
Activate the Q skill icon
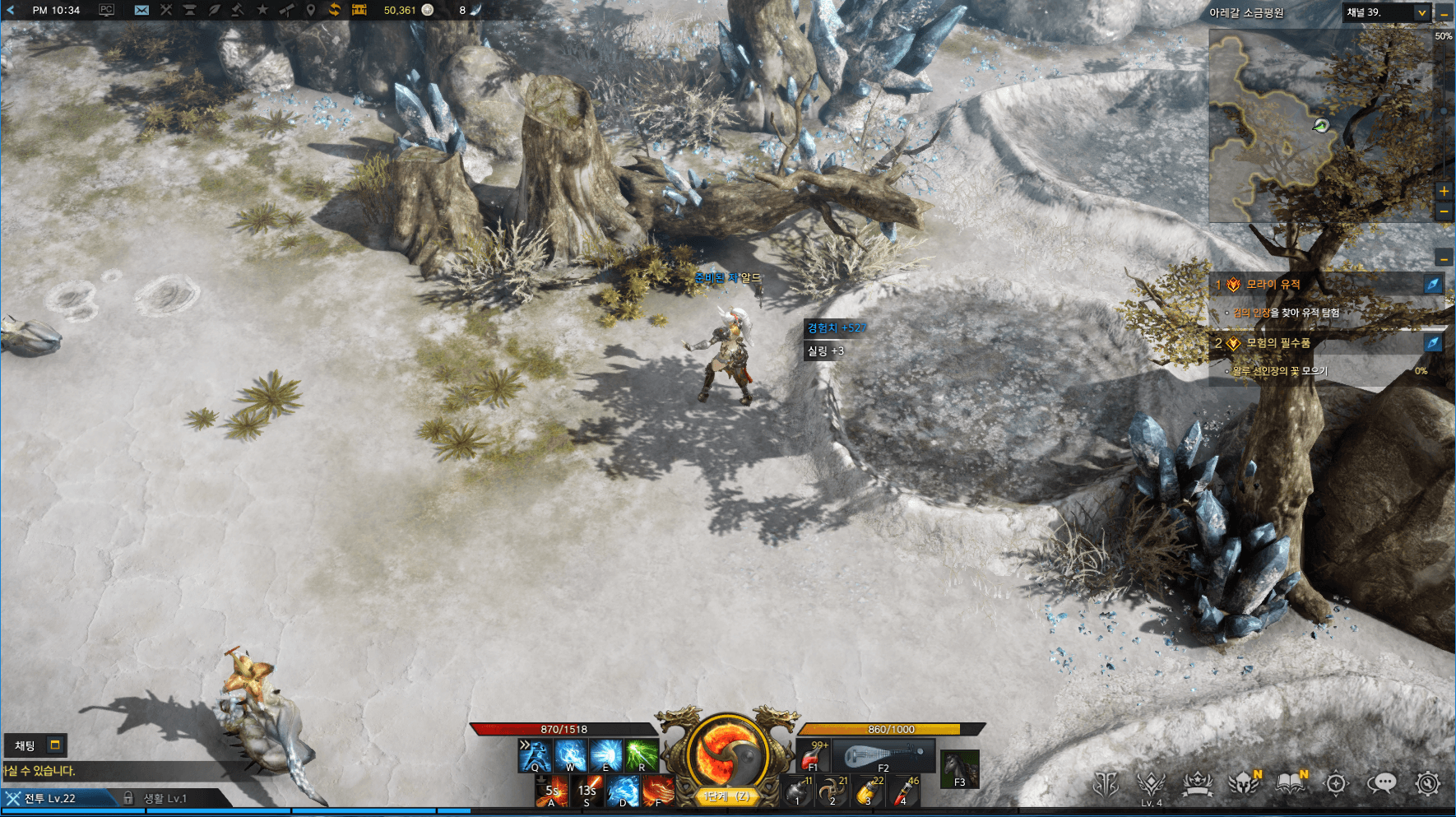535,754
